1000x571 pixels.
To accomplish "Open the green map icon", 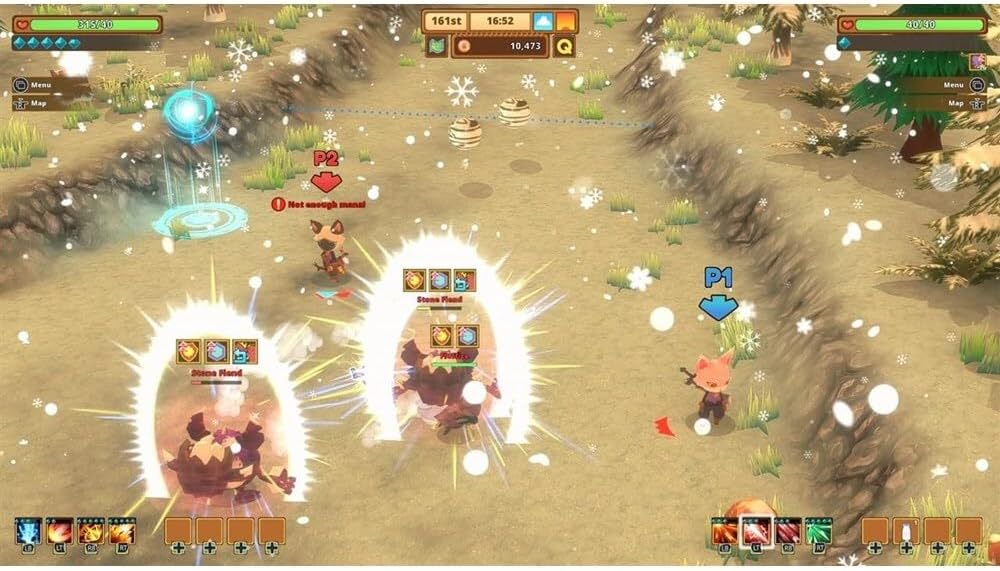I will coord(436,45).
